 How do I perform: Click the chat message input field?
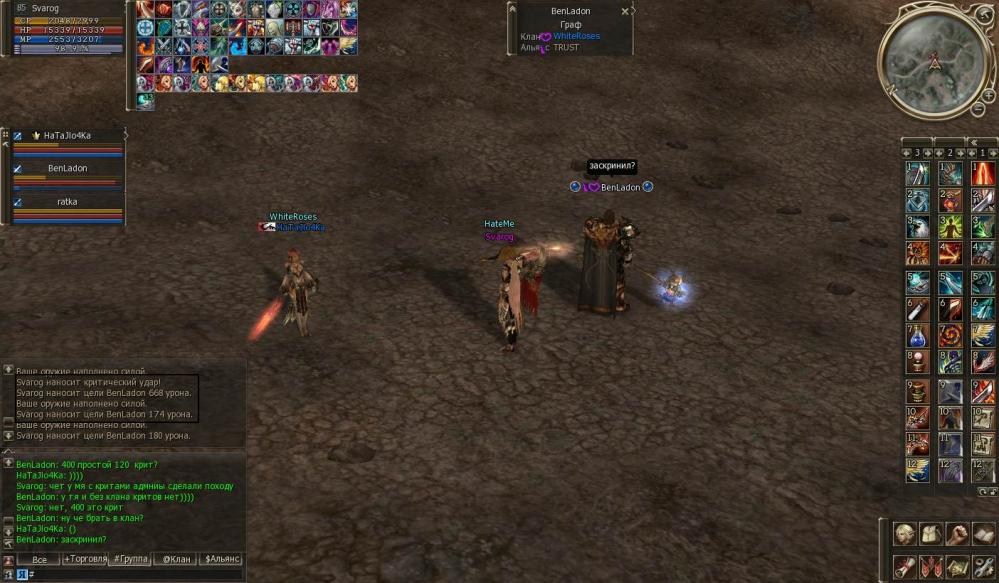[x=135, y=575]
